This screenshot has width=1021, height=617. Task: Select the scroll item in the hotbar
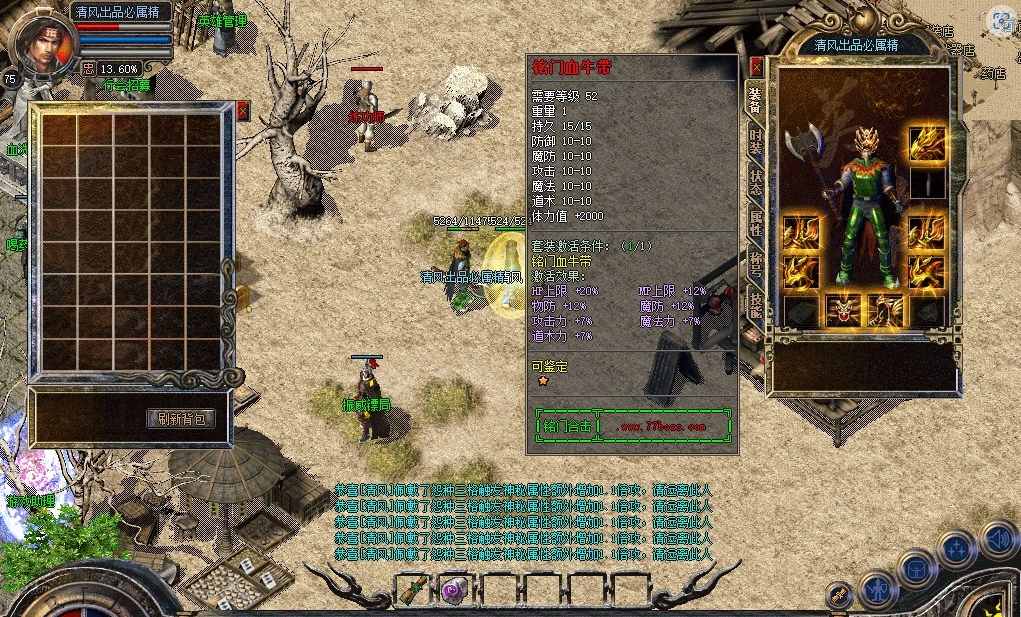413,590
